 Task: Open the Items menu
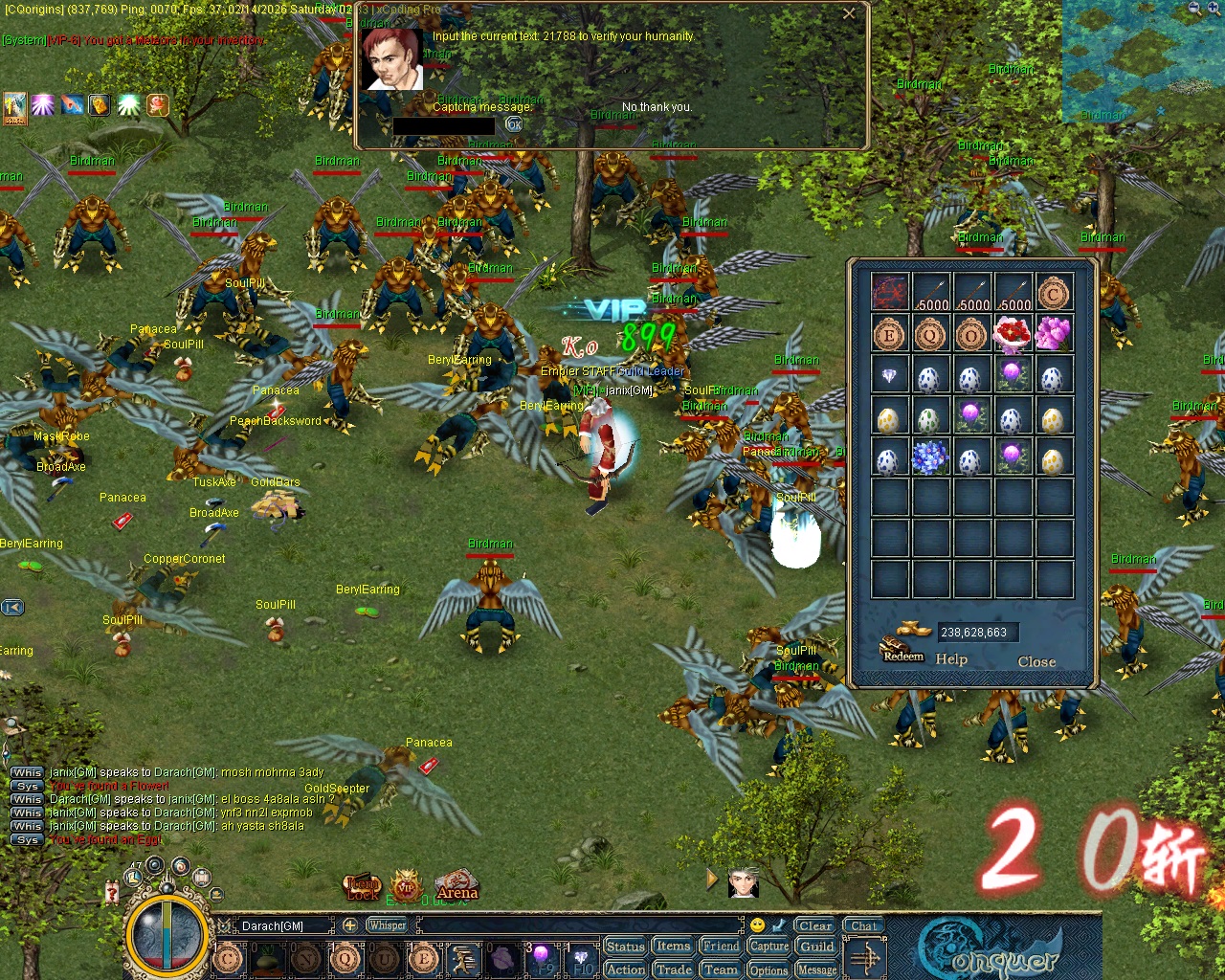[x=672, y=946]
